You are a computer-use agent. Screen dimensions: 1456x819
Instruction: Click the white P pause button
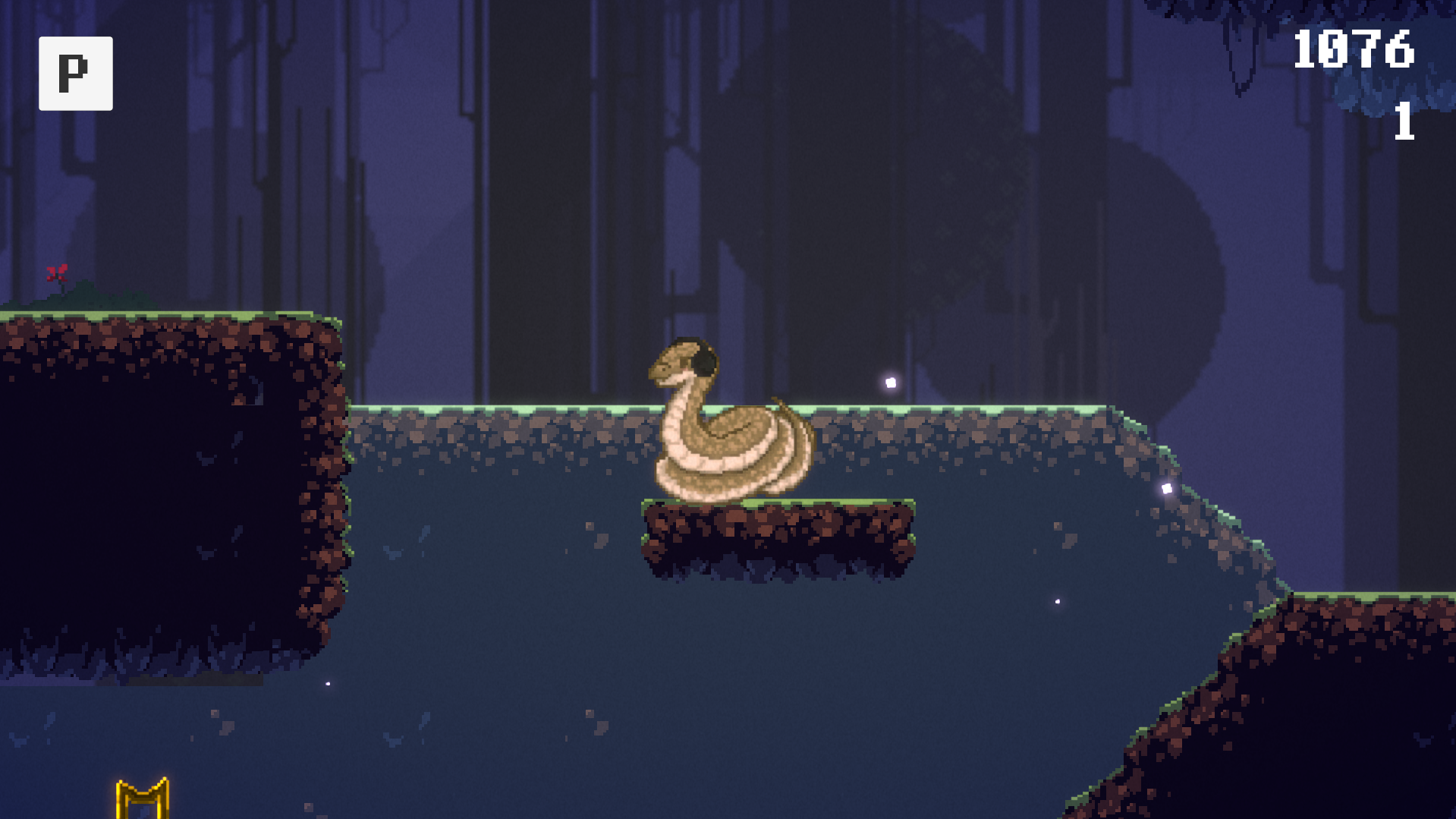pyautogui.click(x=75, y=74)
